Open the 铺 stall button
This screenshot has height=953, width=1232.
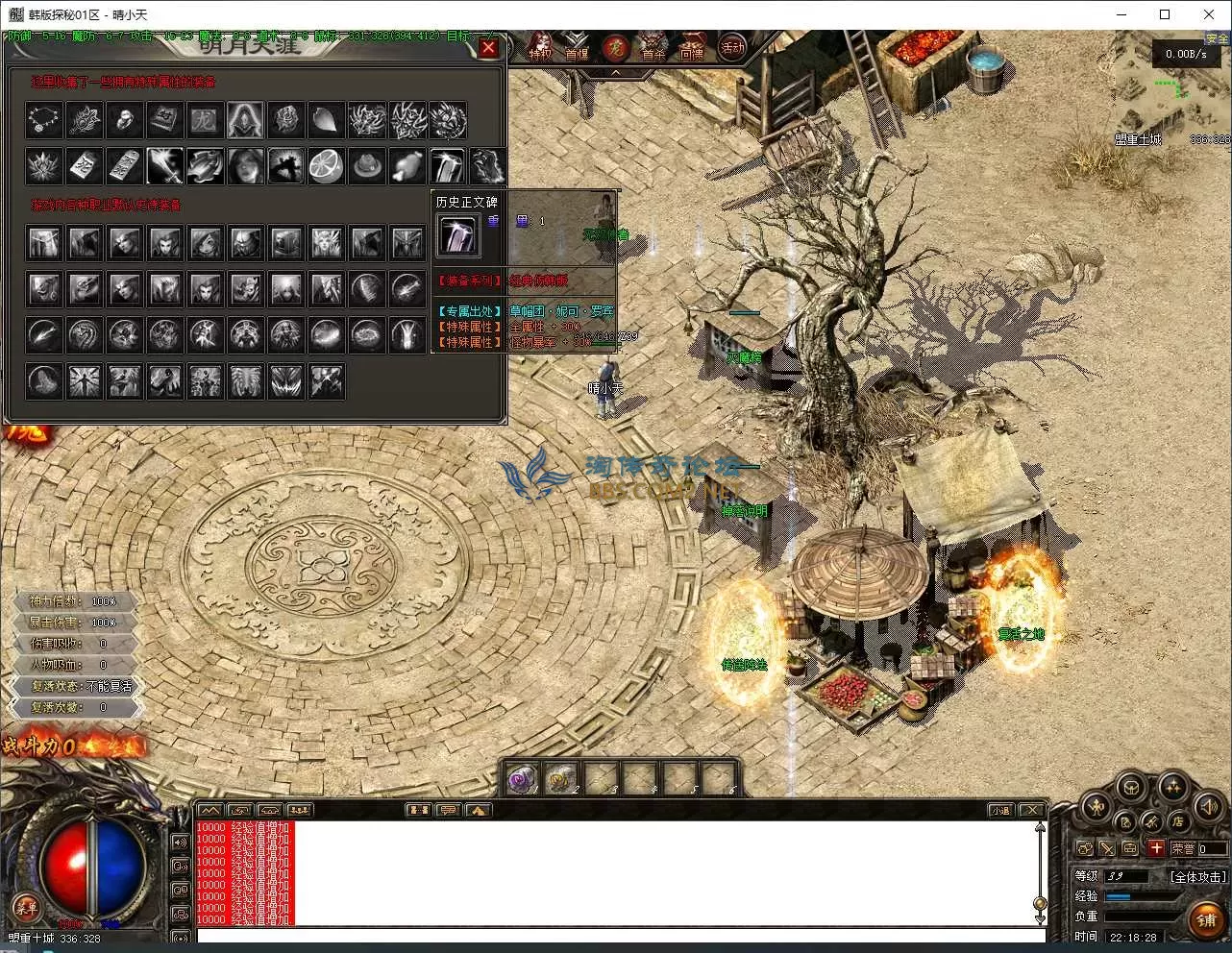pos(1207,919)
